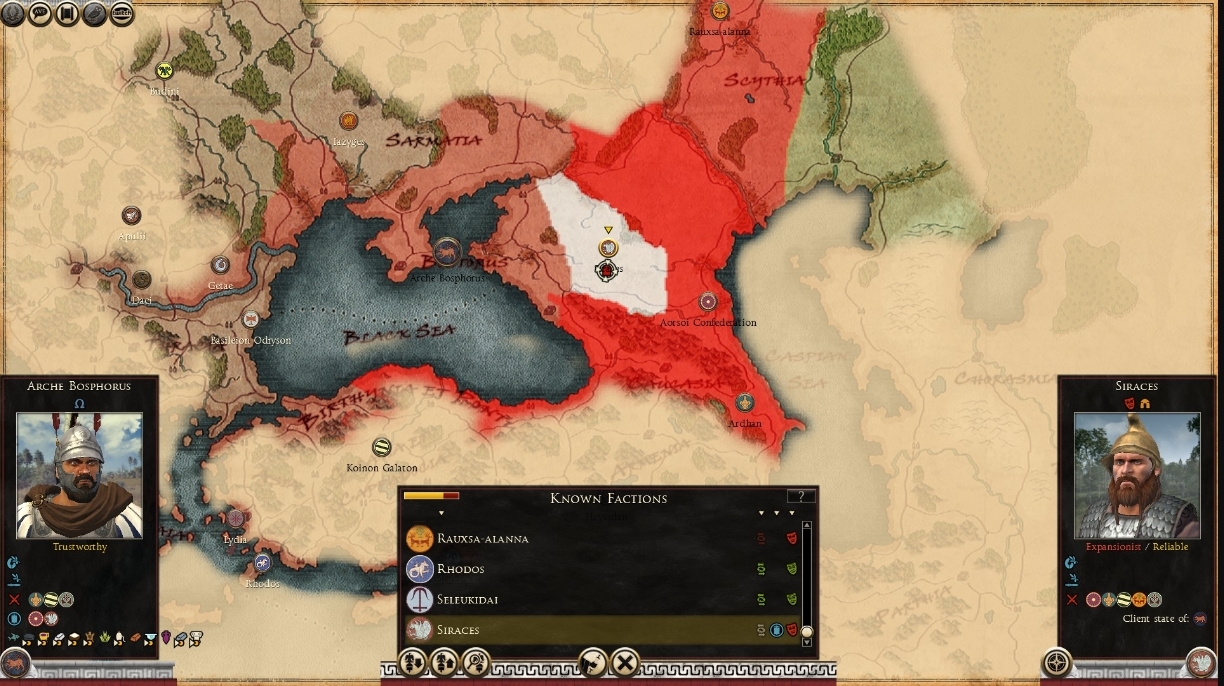Viewport: 1224px width, 686px height.
Task: Select the Koinon Galaton faction marker
Action: [381, 447]
